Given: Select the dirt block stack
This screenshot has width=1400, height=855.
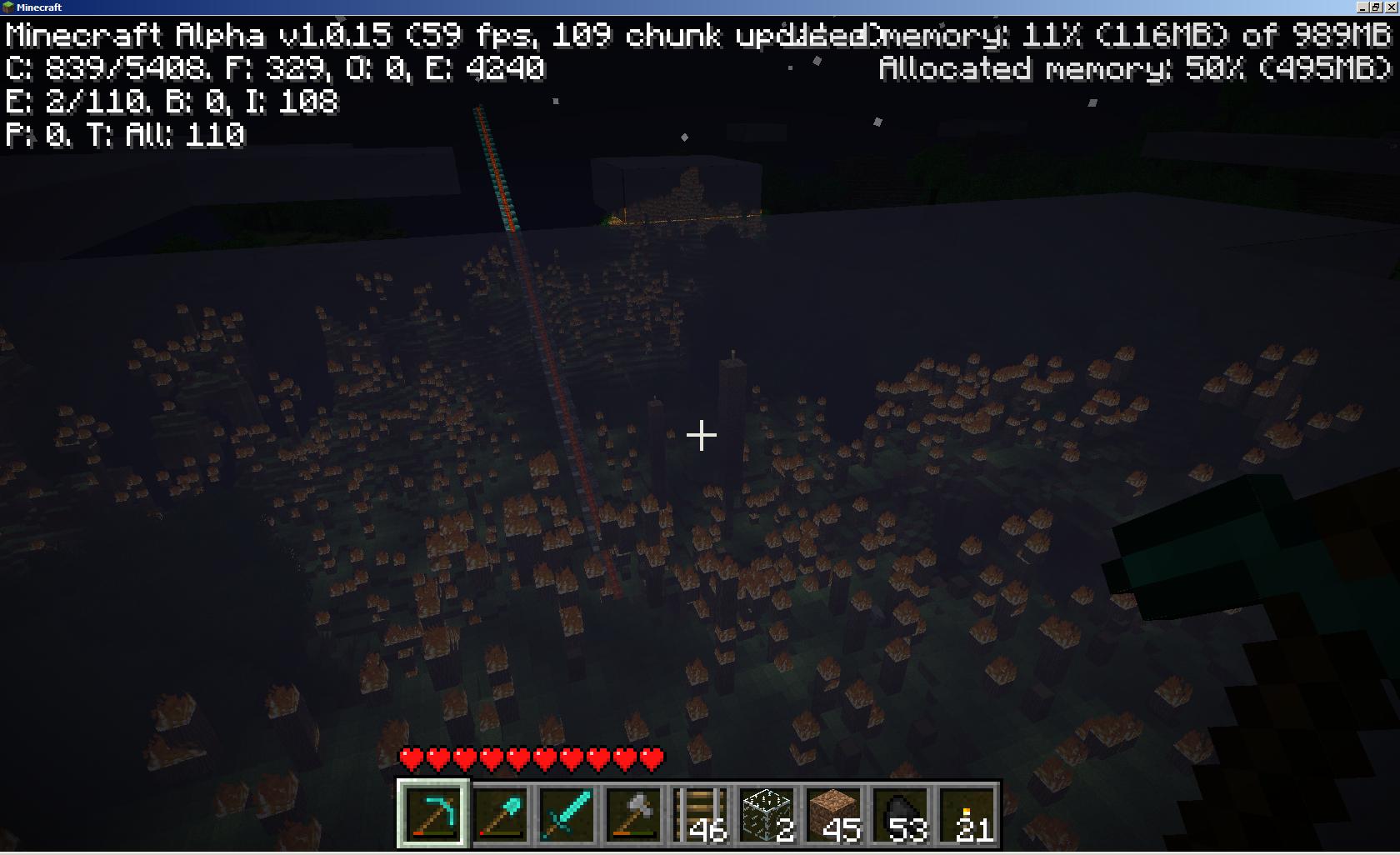Looking at the screenshot, I should tap(833, 813).
